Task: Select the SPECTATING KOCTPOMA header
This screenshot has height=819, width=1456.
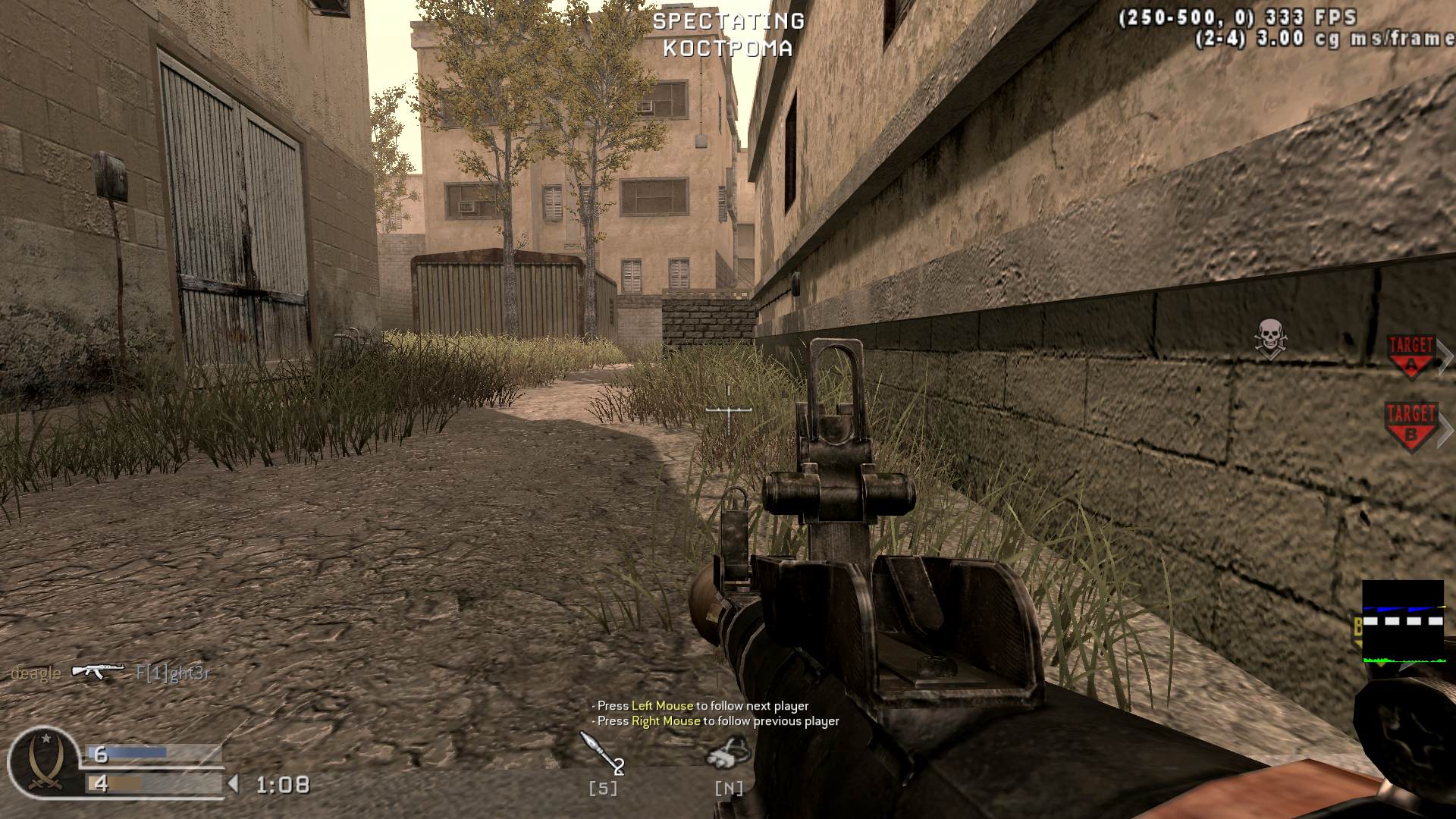Action: point(730,34)
